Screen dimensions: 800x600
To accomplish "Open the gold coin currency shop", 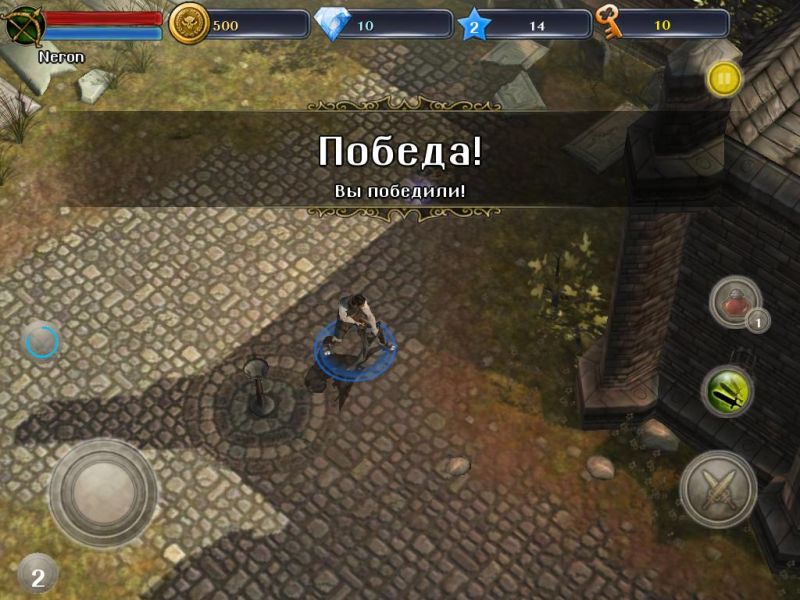I will pyautogui.click(x=188, y=24).
